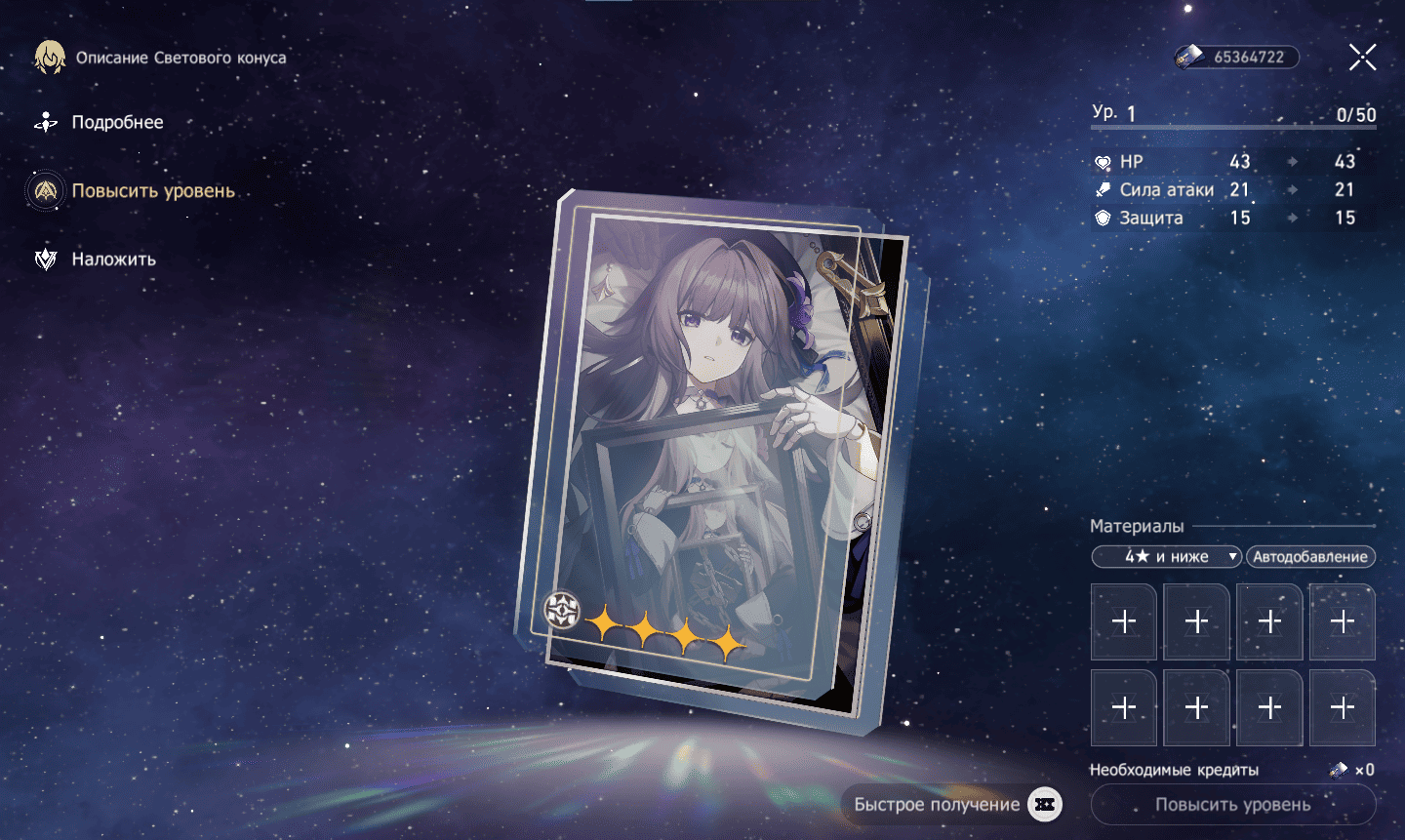Close the light cone screen
Image resolution: width=1405 pixels, height=840 pixels.
tap(1362, 58)
